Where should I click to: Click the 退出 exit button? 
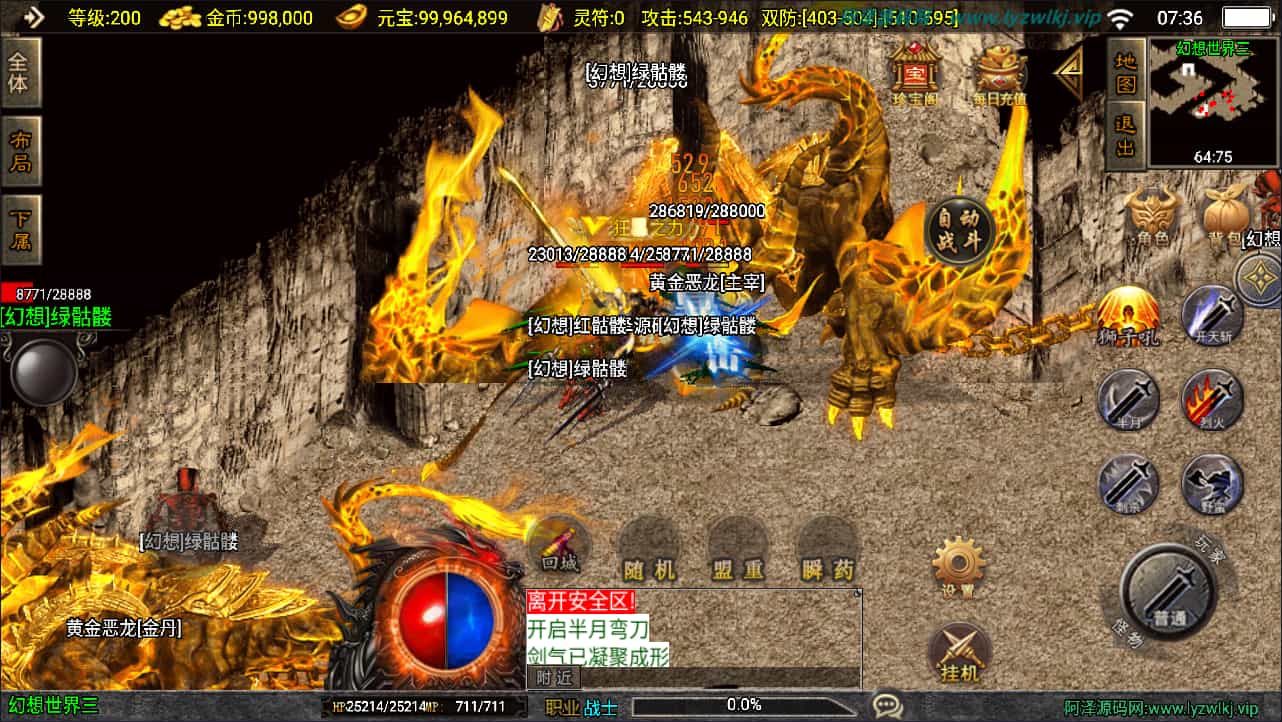1126,135
